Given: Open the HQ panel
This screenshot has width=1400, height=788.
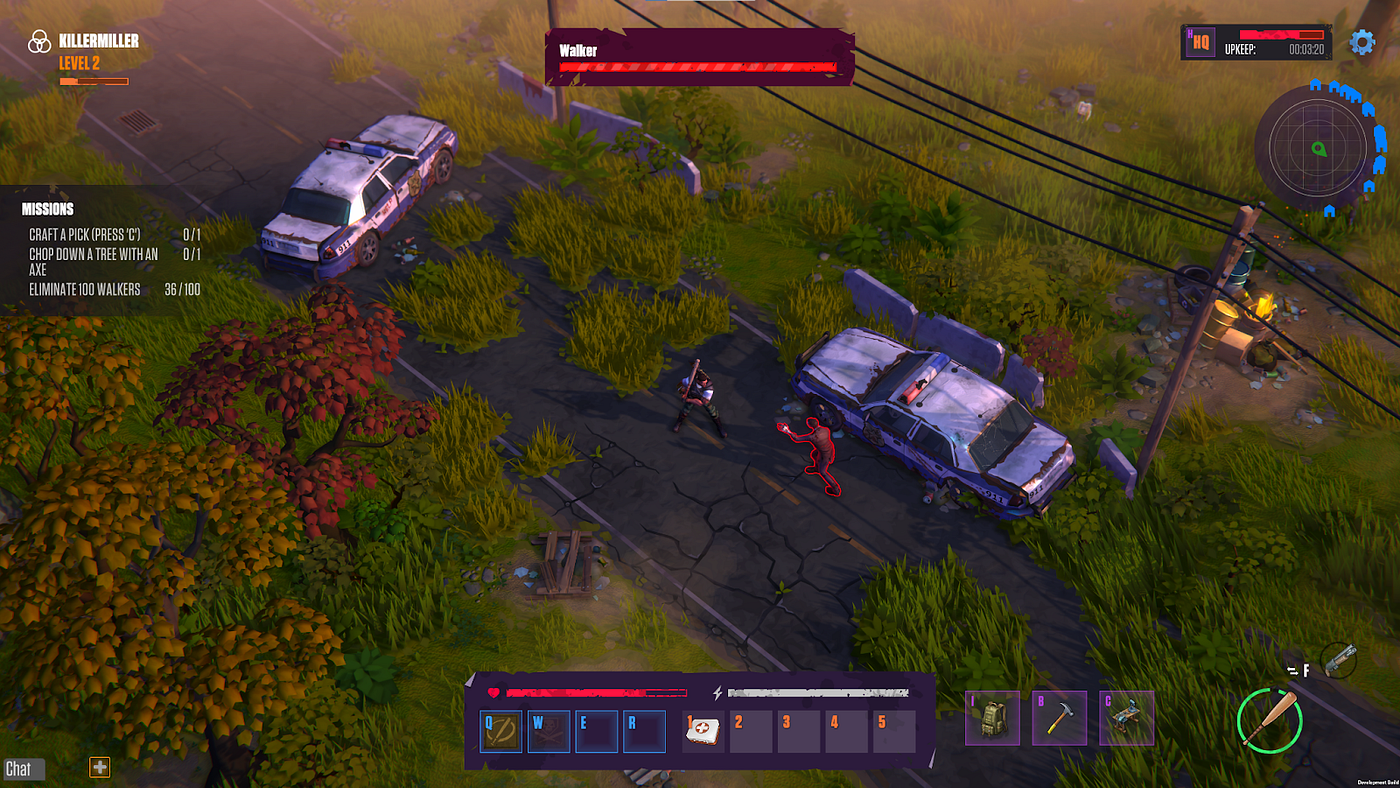Looking at the screenshot, I should [x=1201, y=43].
